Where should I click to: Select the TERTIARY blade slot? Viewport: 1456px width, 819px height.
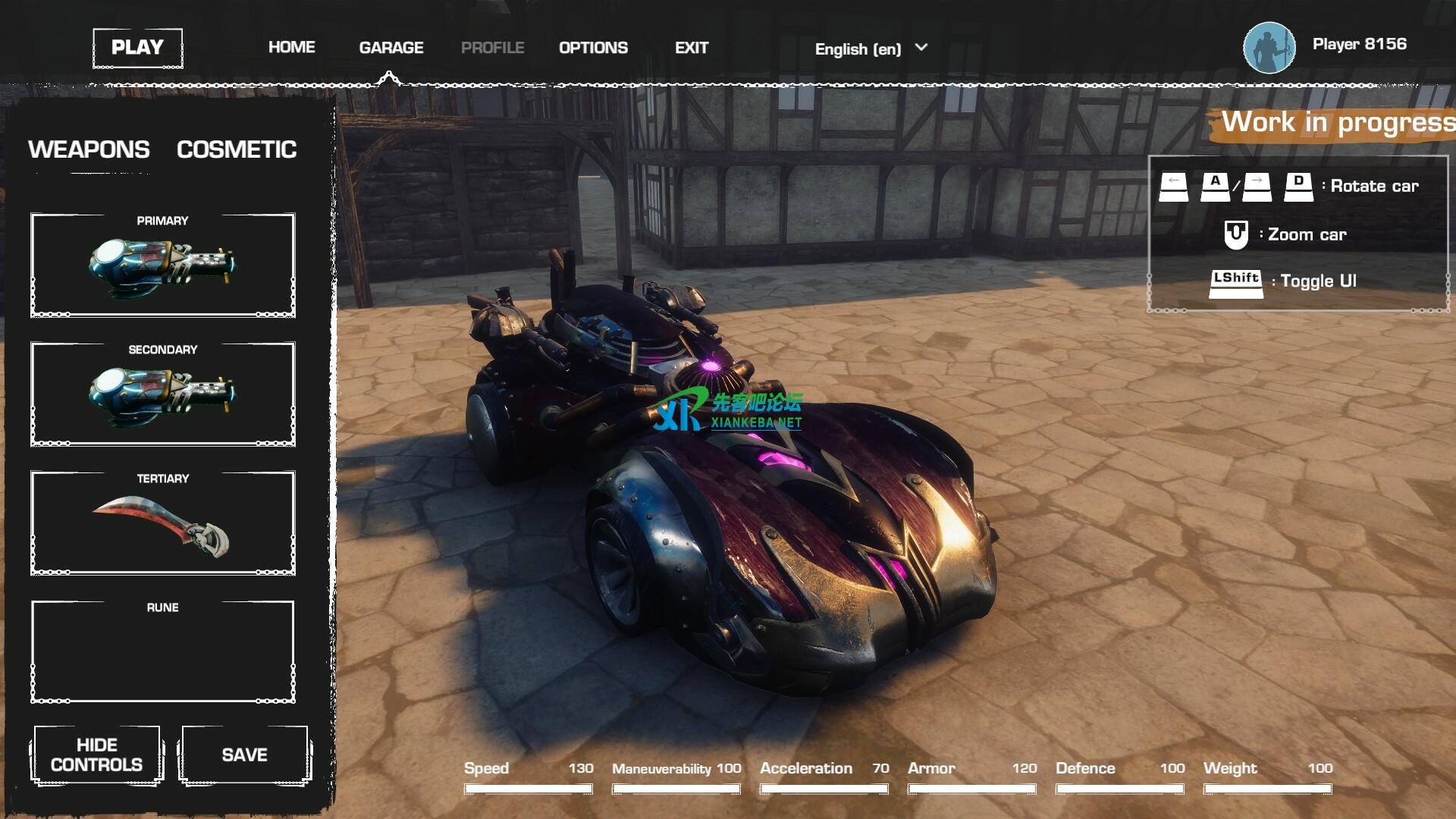162,522
